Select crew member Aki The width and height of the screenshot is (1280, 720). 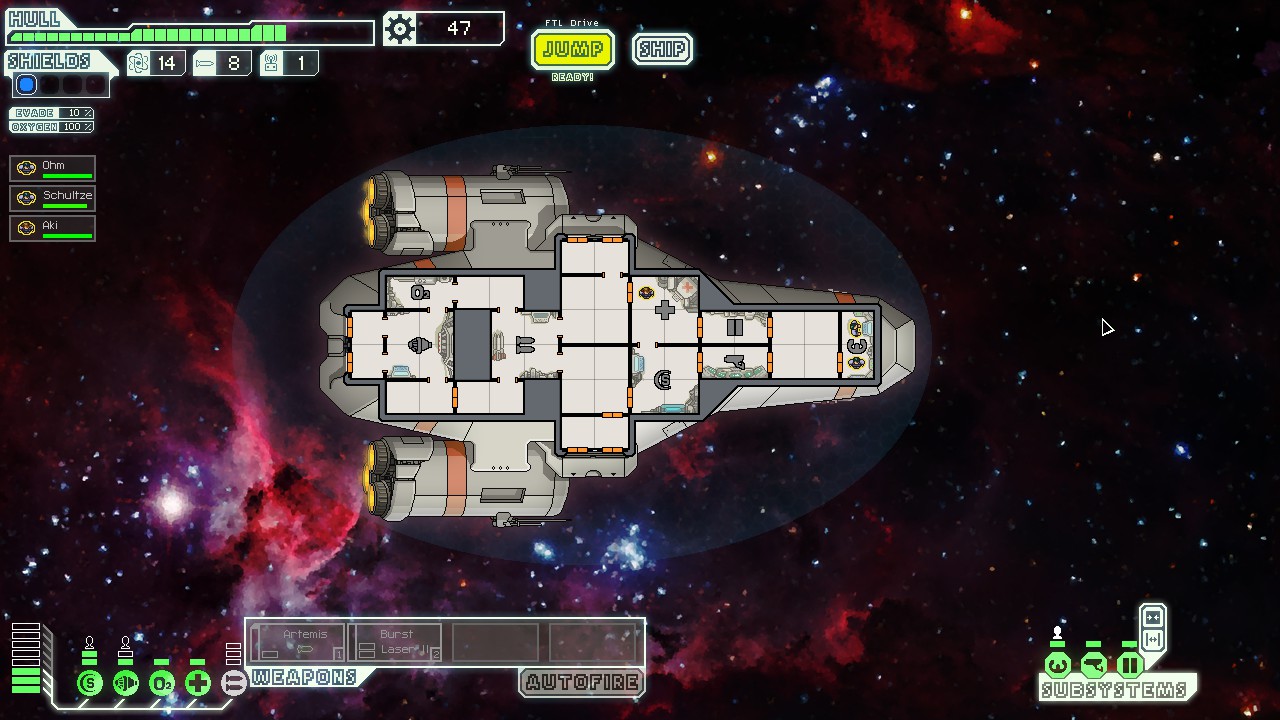(53, 228)
